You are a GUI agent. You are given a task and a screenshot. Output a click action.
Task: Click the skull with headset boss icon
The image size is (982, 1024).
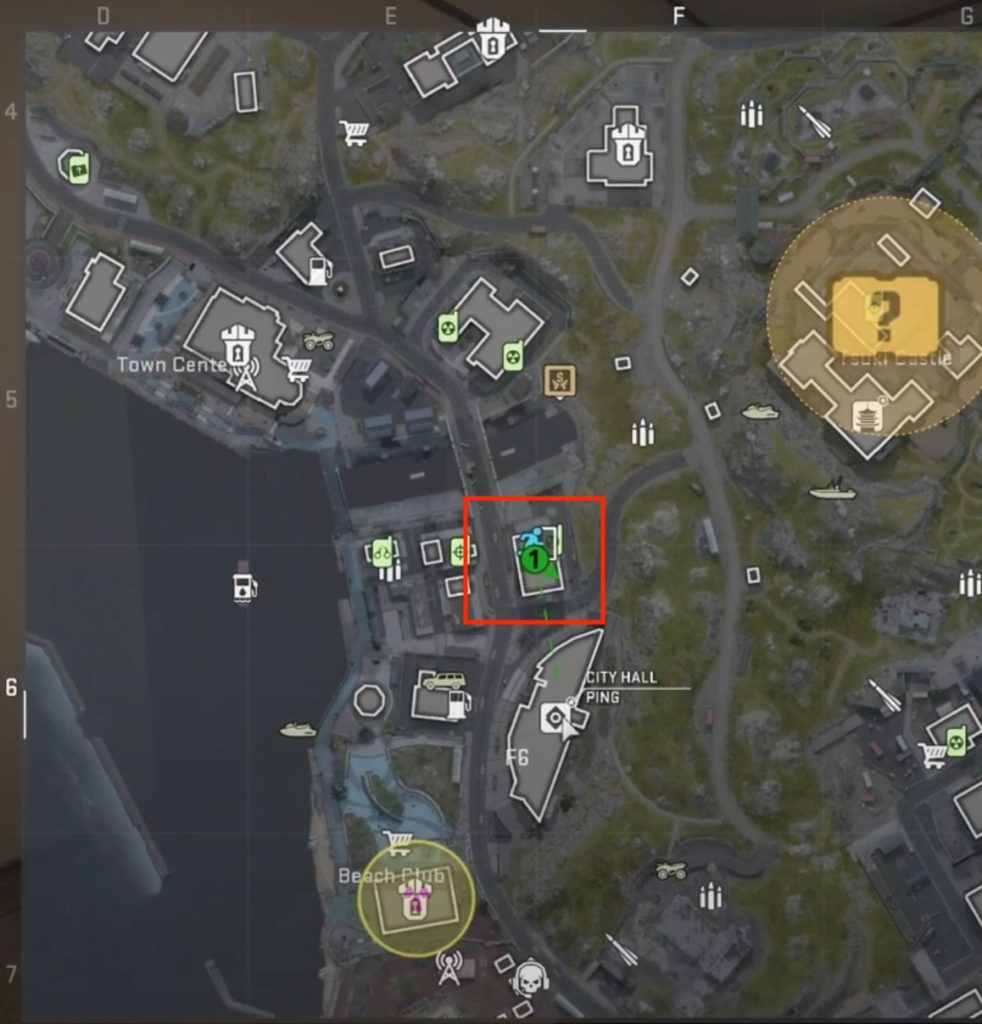coord(529,979)
